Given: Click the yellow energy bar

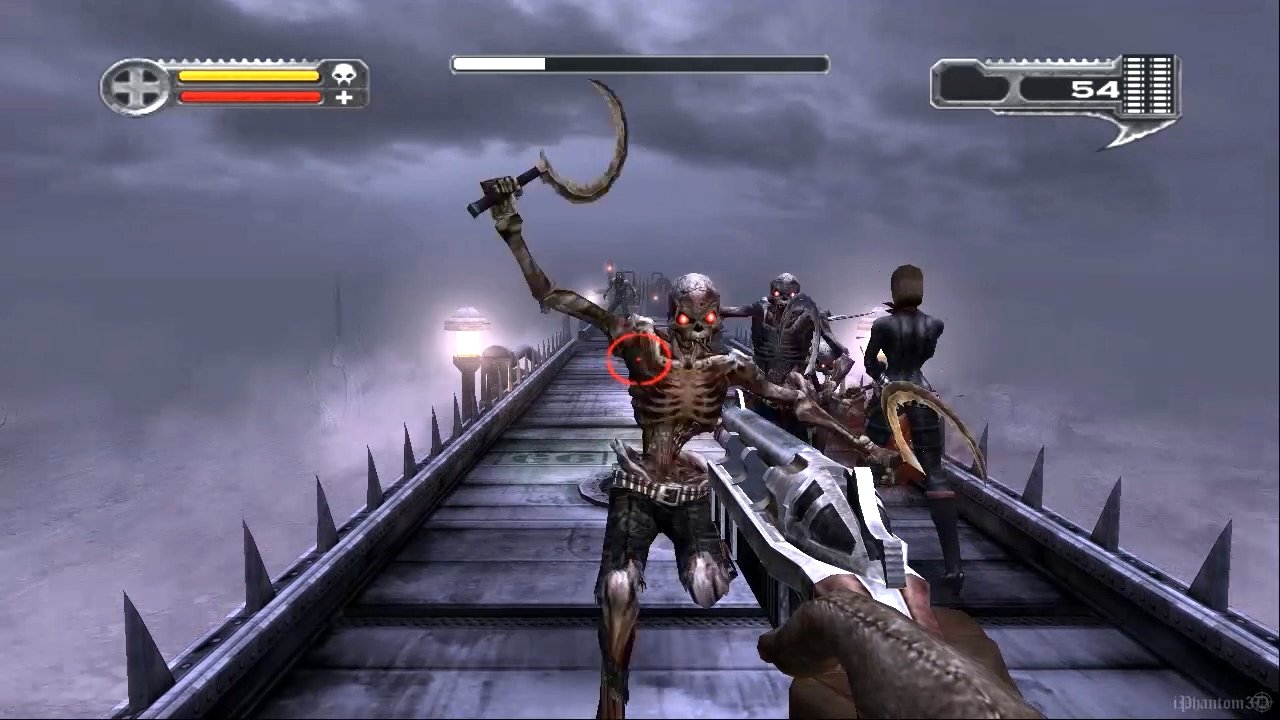Looking at the screenshot, I should click(245, 75).
